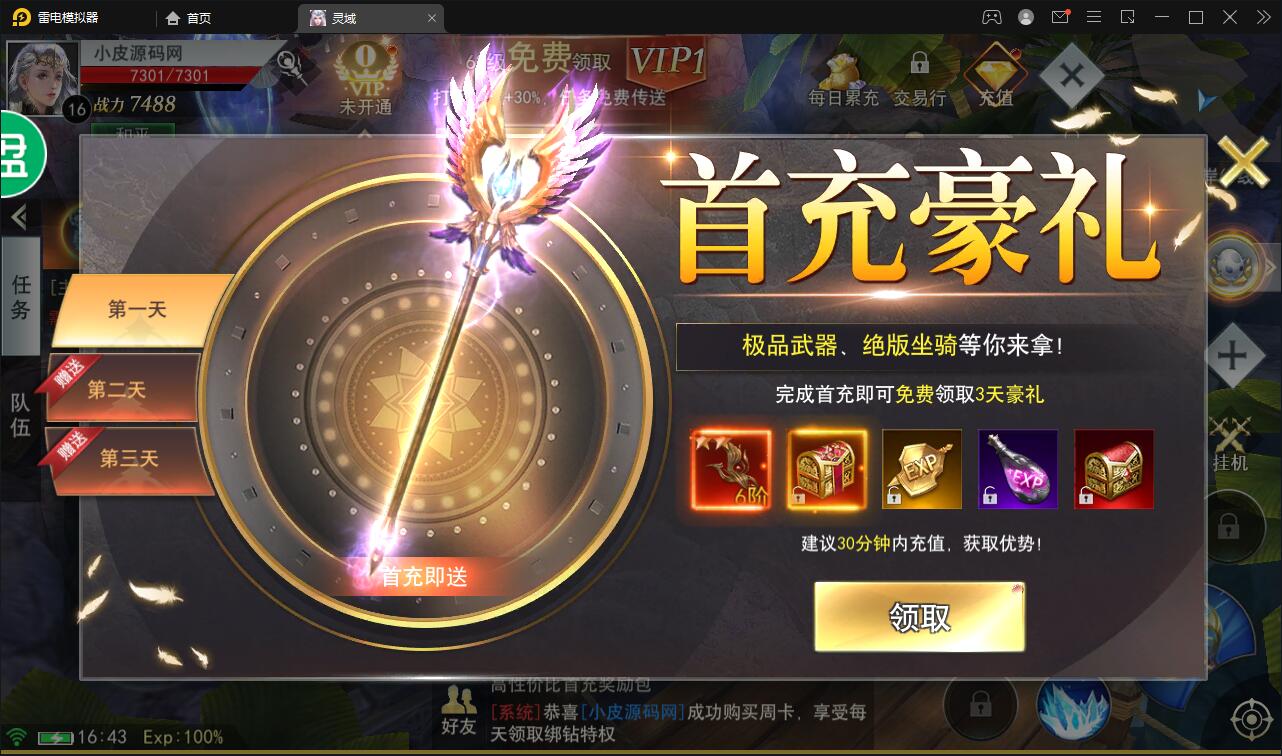
Task: Click the character avatar portrait top left
Action: point(41,76)
